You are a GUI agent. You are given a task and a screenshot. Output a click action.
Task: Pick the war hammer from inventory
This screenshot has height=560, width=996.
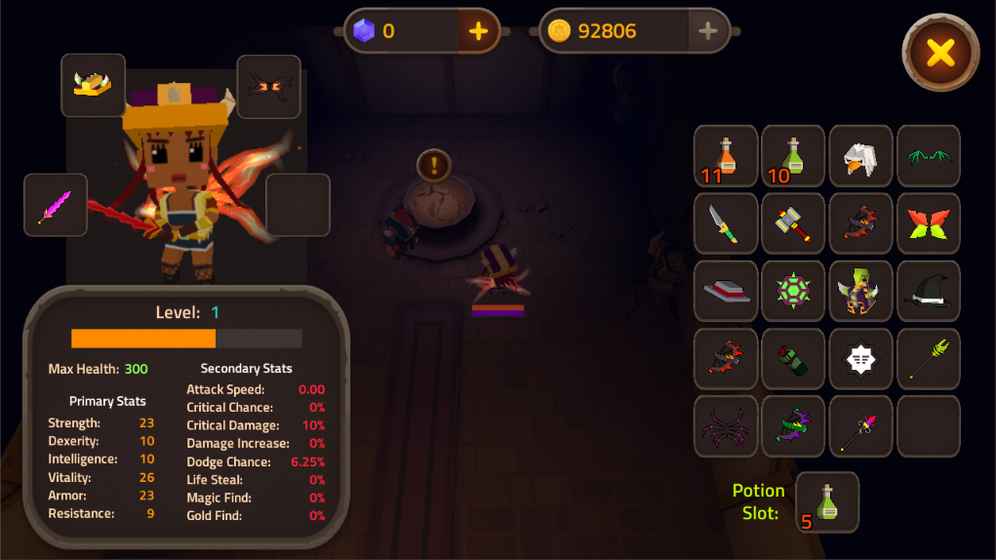coord(793,224)
